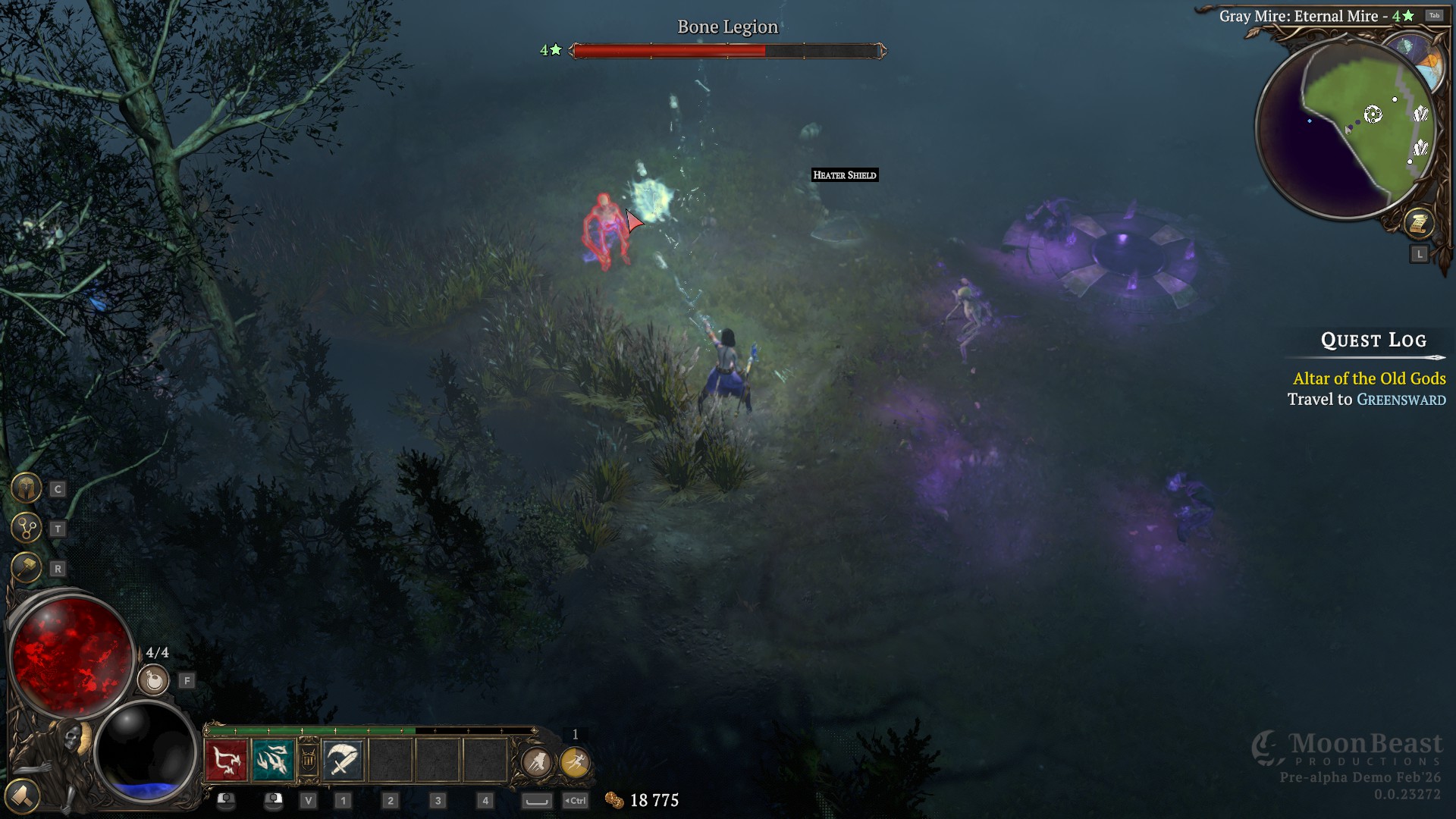Click the white crystal marker on minimap
The image size is (1456, 819).
pyautogui.click(x=1420, y=115)
